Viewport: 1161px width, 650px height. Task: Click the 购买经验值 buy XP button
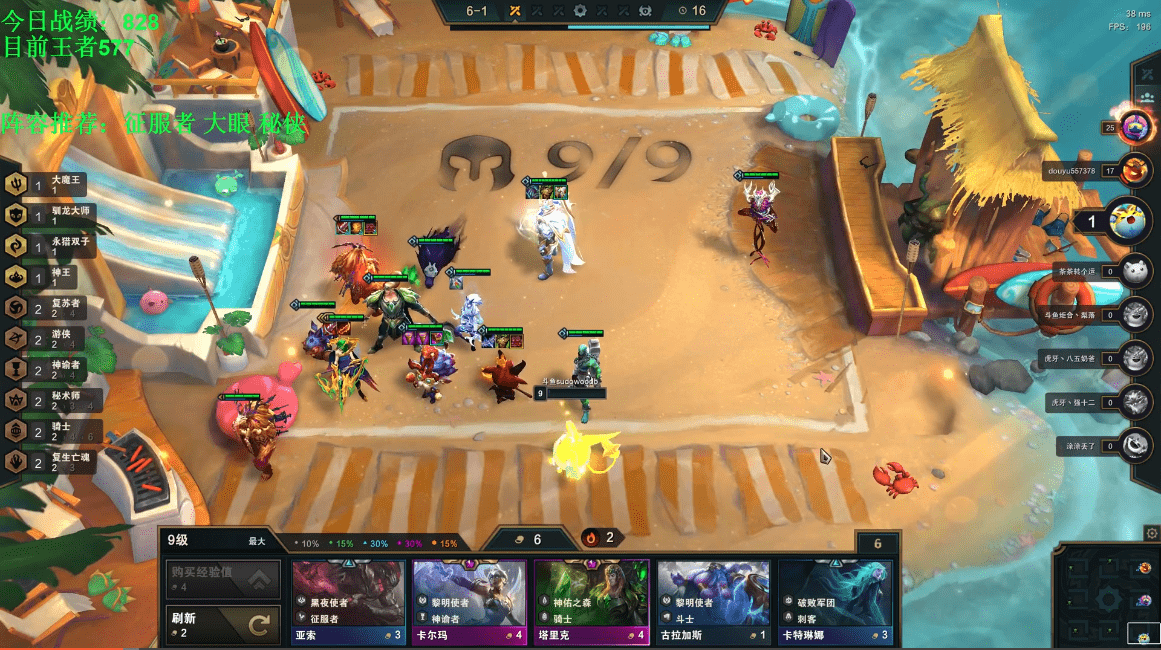point(220,580)
